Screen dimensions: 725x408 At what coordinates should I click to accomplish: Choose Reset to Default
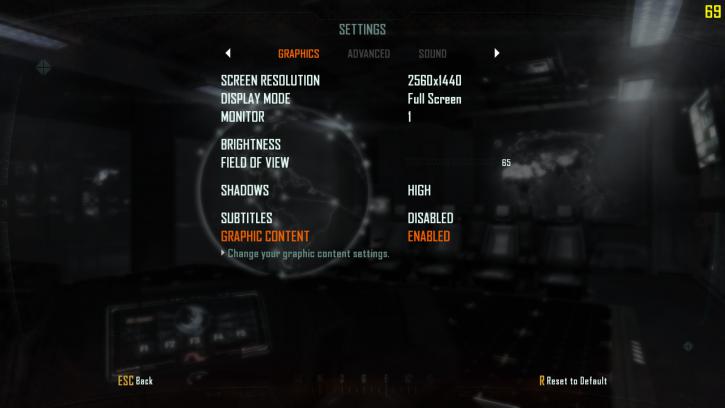[573, 381]
